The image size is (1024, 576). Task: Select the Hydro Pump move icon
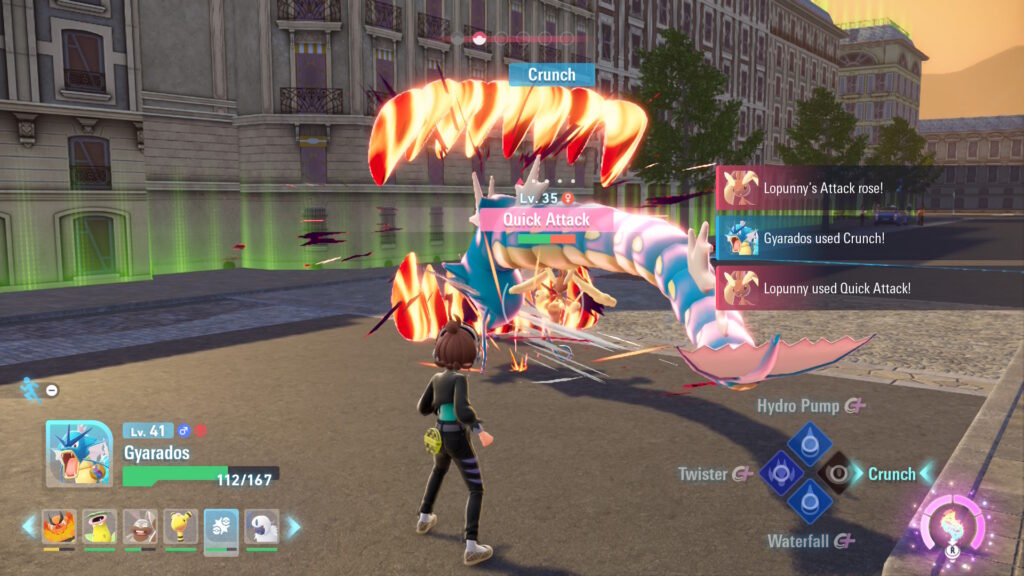point(809,442)
